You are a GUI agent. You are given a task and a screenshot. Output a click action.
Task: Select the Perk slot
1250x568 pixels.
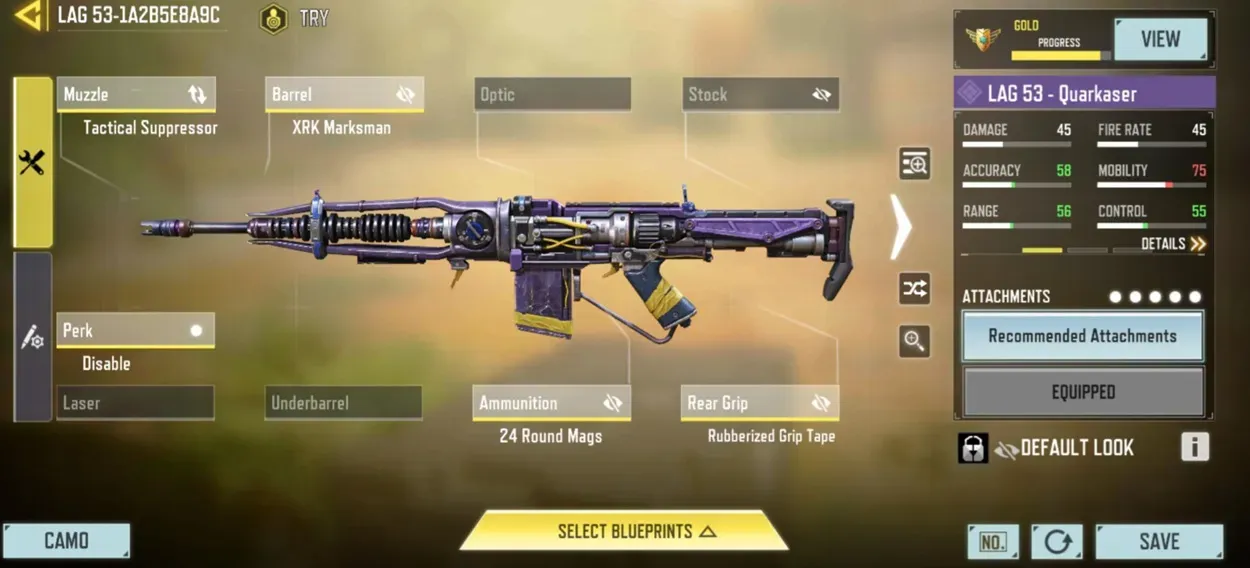pyautogui.click(x=135, y=331)
